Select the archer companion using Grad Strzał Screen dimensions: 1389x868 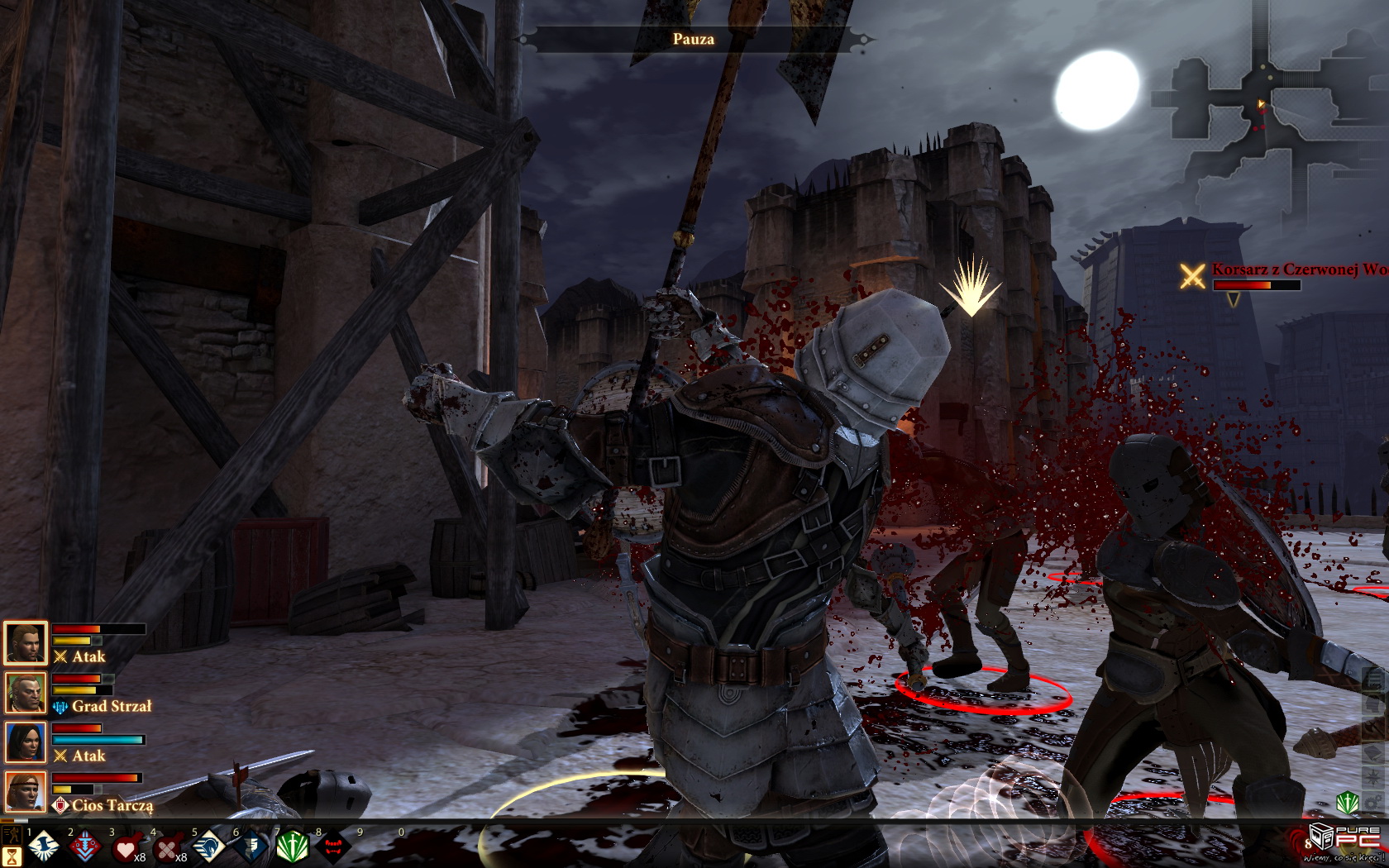(25, 692)
